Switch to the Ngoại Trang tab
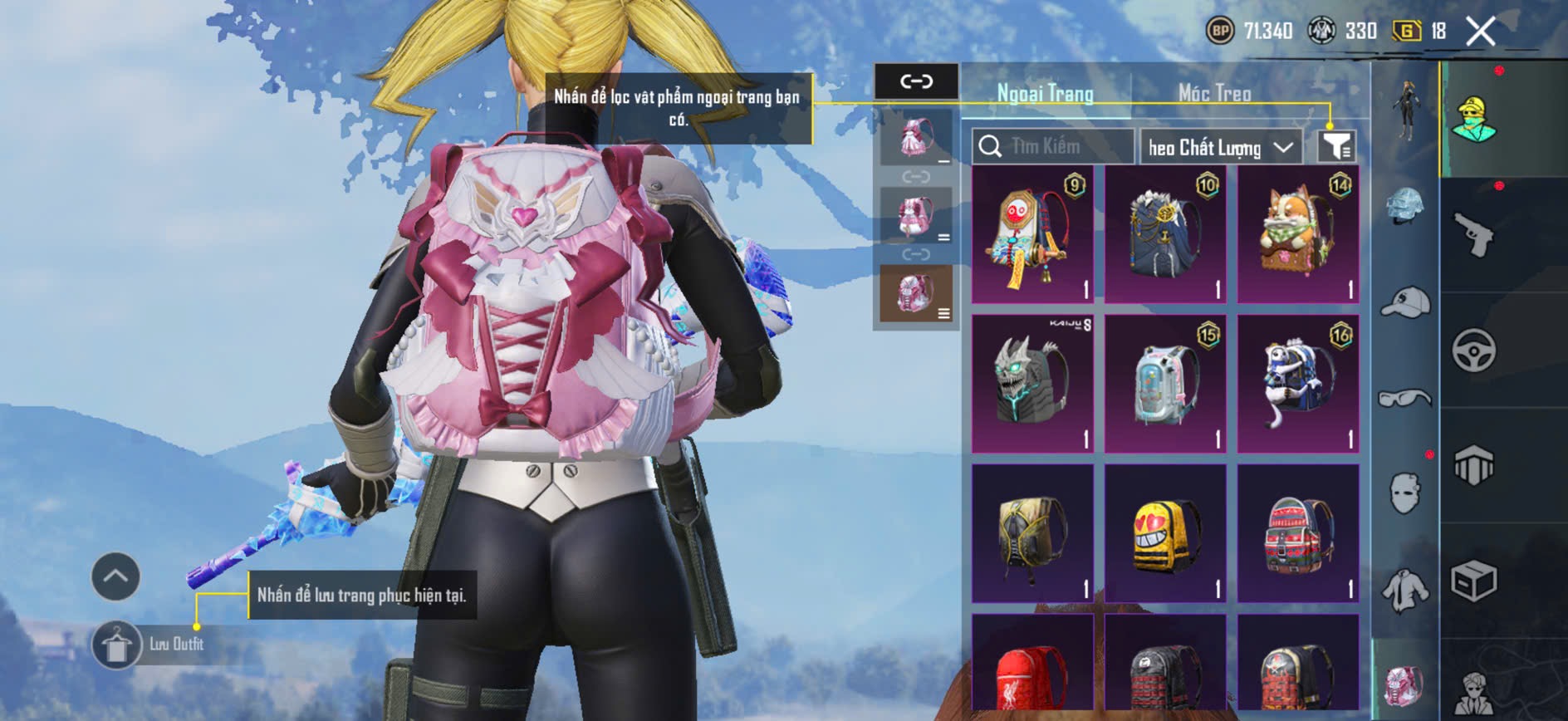 tap(1045, 93)
